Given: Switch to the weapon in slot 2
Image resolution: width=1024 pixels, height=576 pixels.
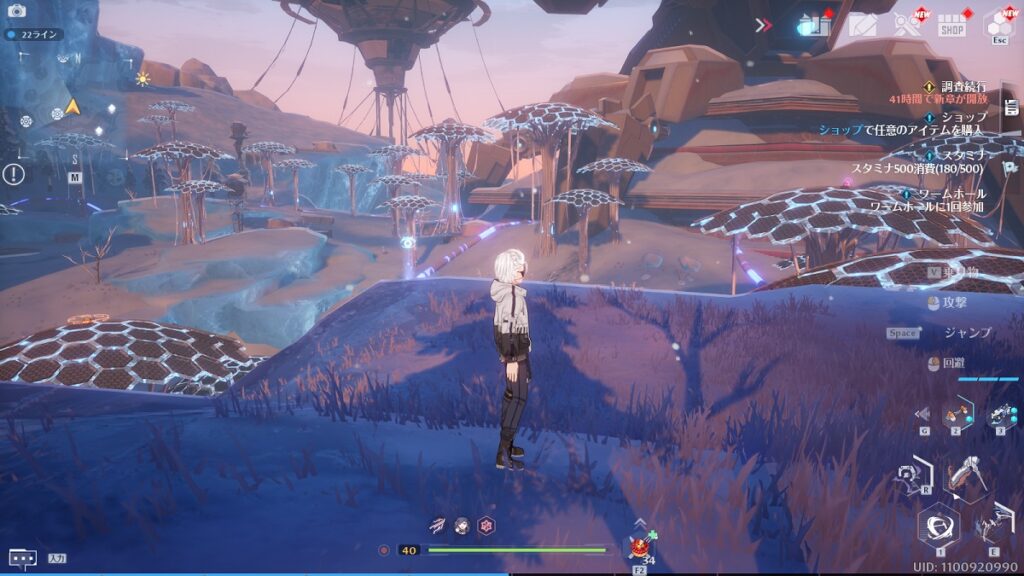Looking at the screenshot, I should (x=958, y=412).
